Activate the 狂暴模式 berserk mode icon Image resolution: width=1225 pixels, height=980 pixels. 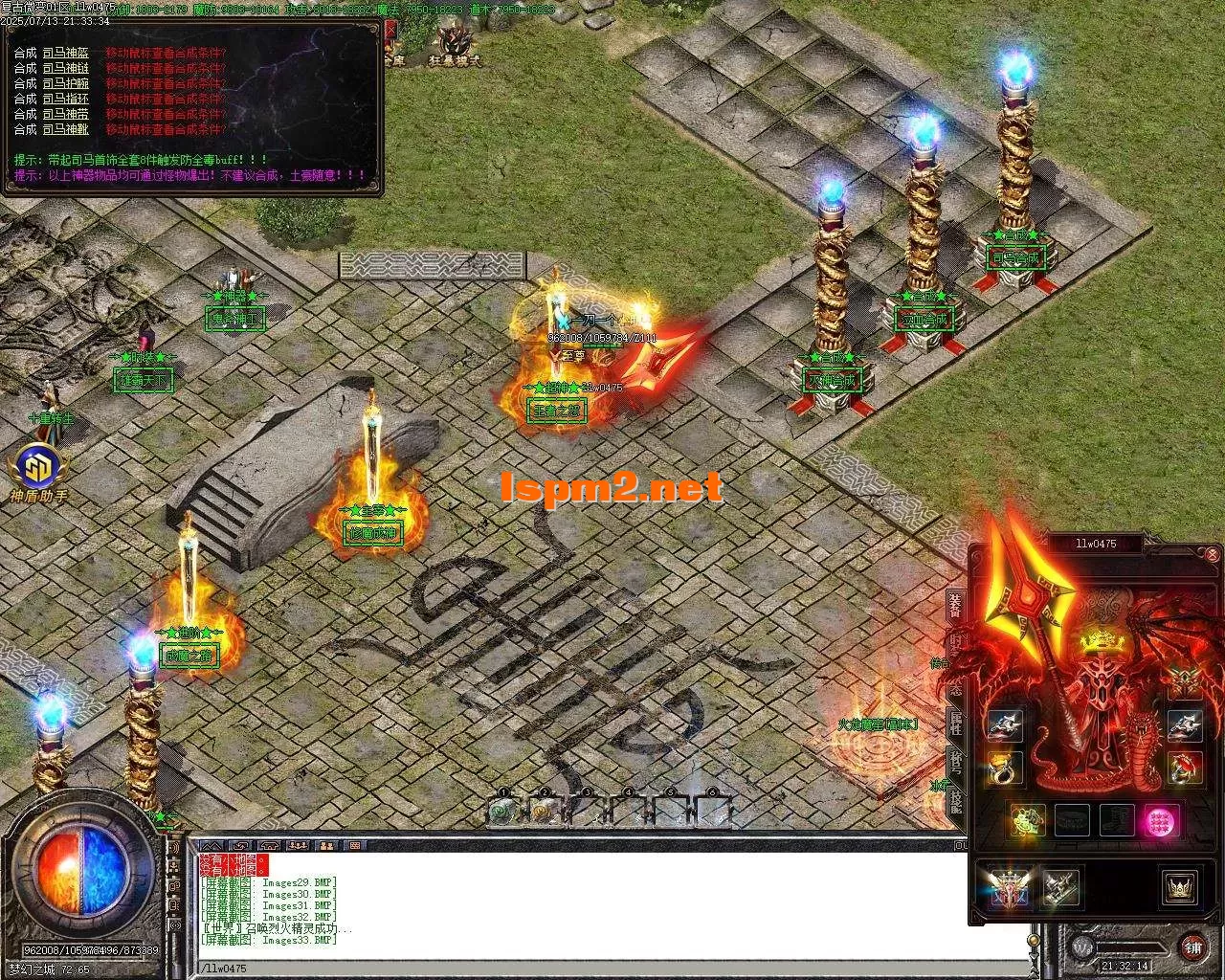click(454, 44)
